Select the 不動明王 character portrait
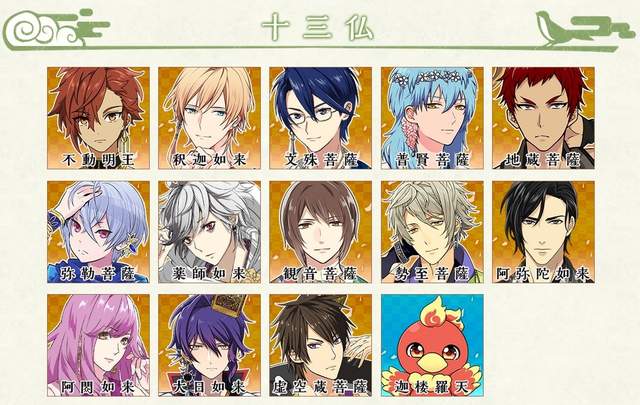640x405 pixels. pyautogui.click(x=98, y=117)
